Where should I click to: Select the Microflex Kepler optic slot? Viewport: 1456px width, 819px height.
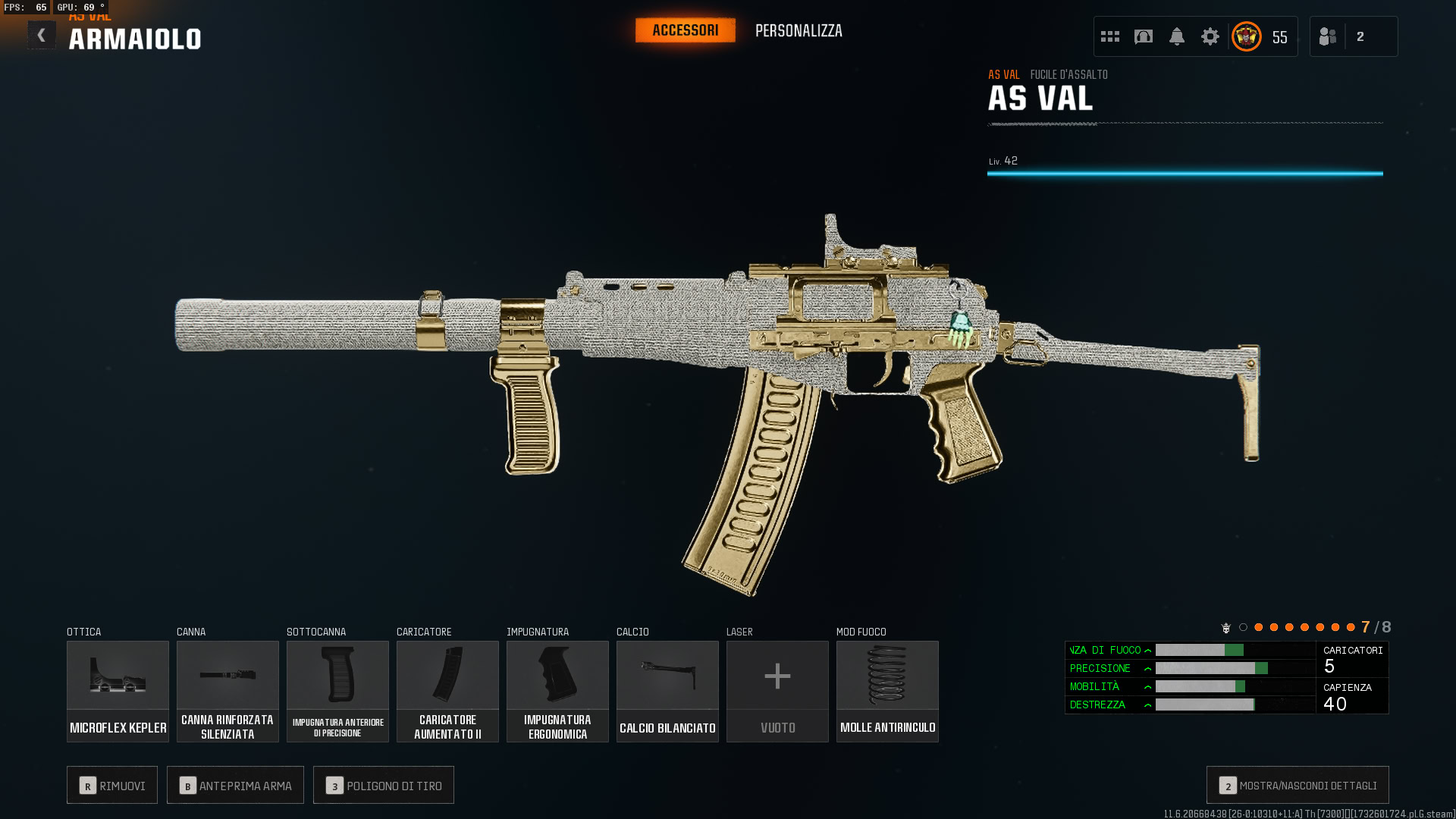(x=118, y=691)
